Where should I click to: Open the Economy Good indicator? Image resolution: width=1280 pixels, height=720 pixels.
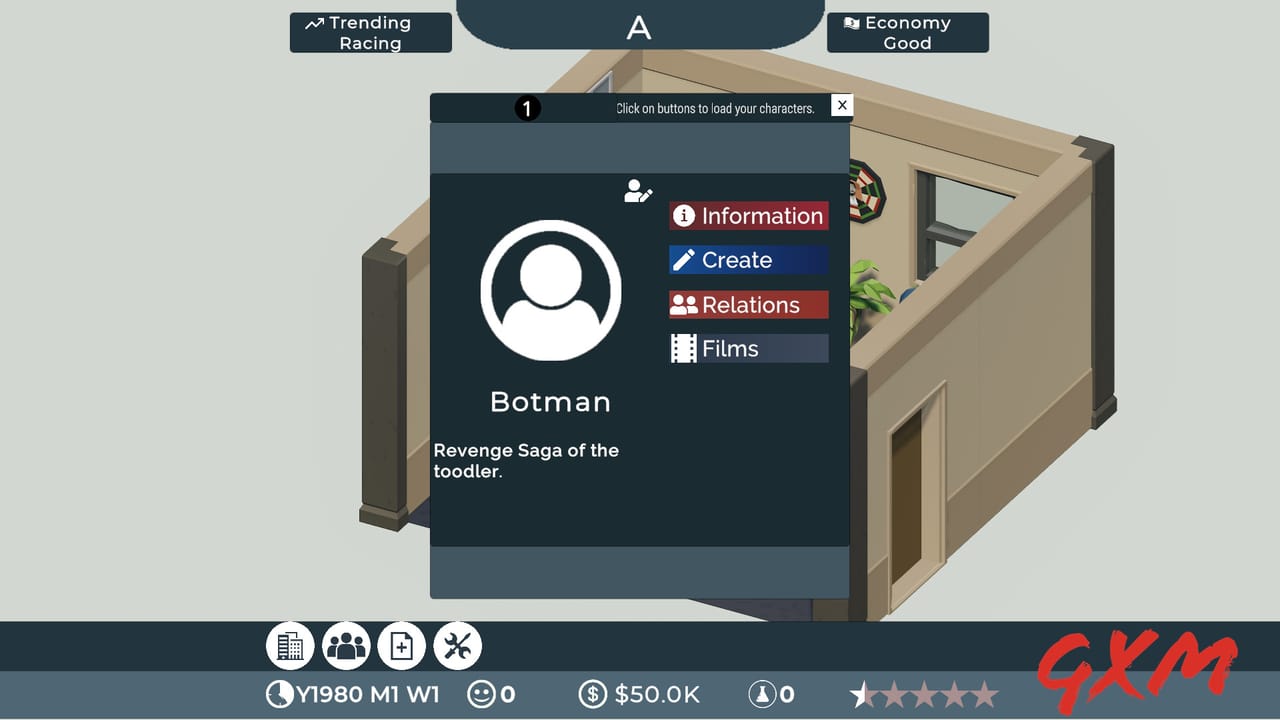907,32
